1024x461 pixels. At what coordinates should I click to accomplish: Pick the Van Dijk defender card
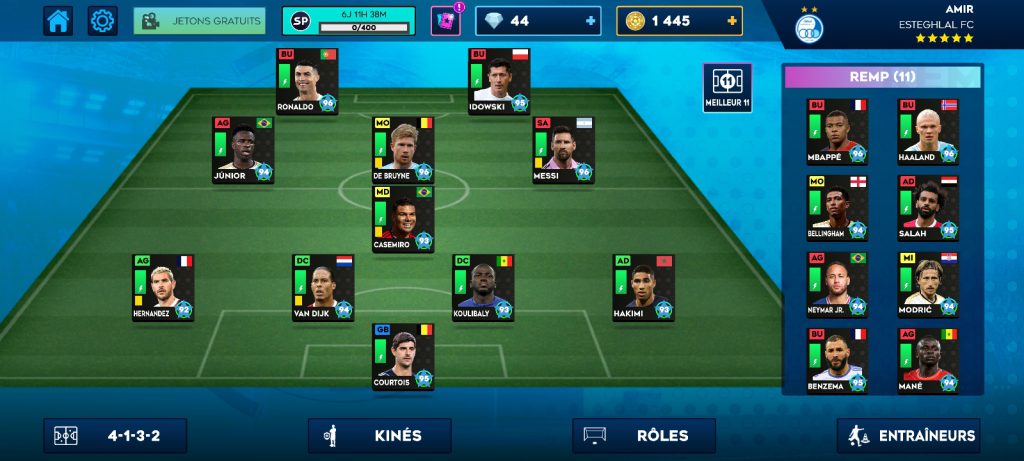[x=323, y=287]
